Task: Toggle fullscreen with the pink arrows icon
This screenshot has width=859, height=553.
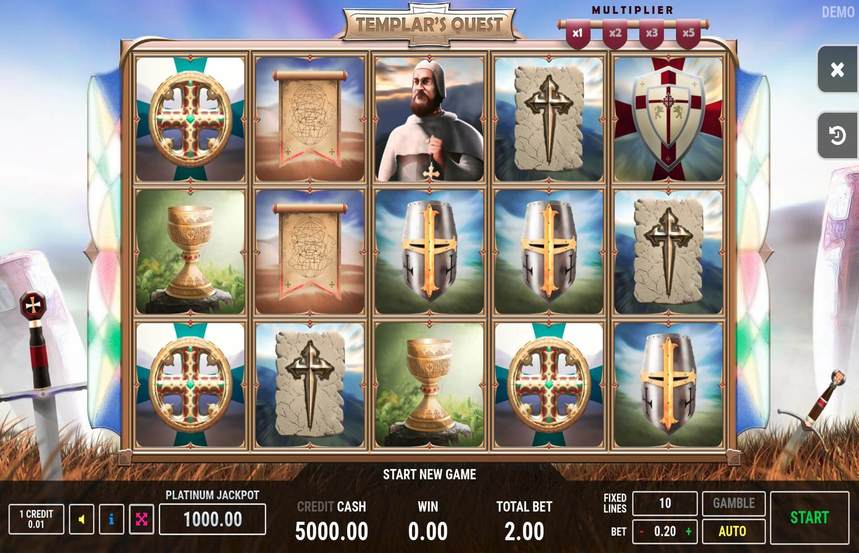Action: pos(141,519)
